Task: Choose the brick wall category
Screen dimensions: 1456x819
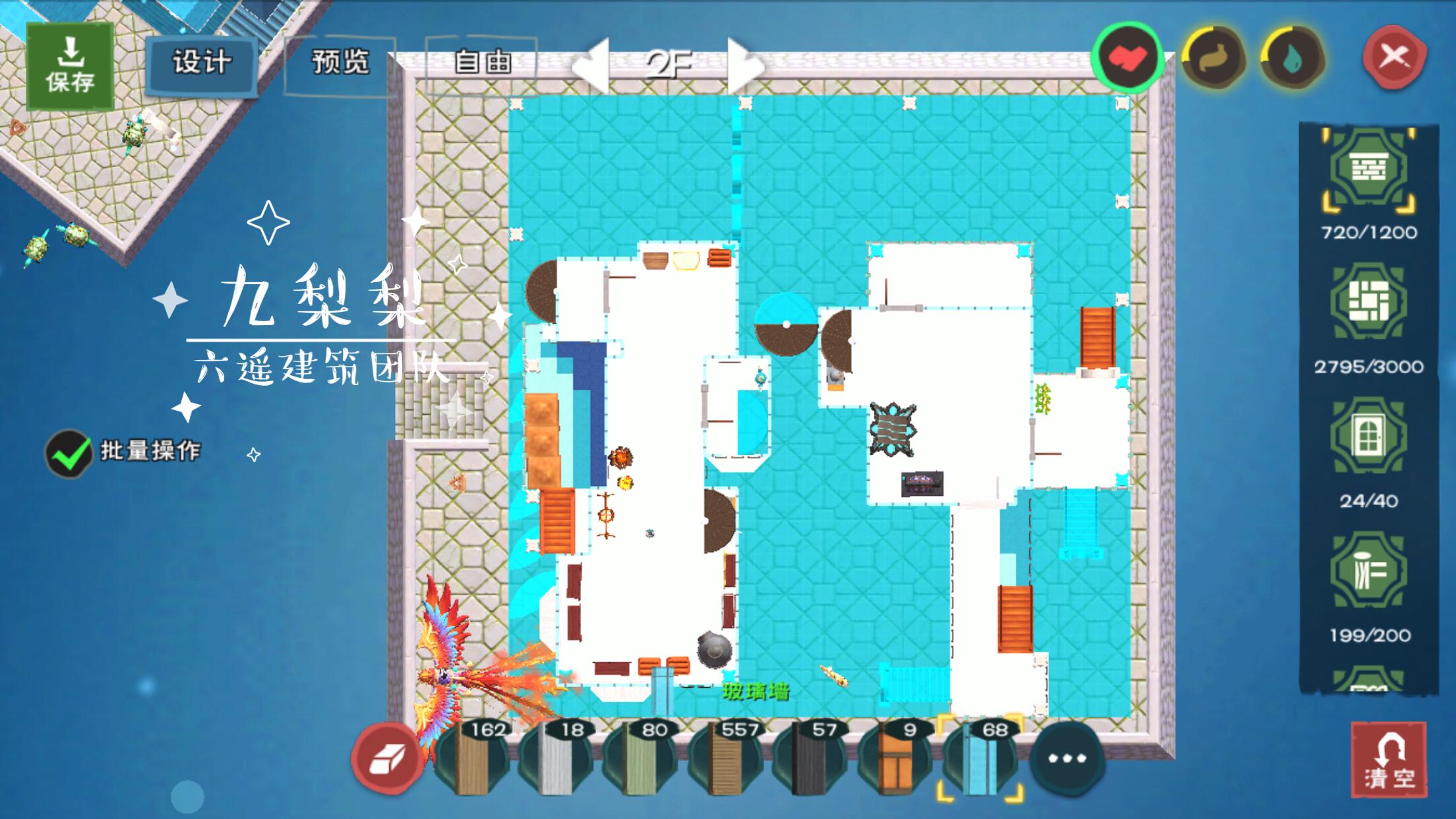Action: [x=1368, y=170]
